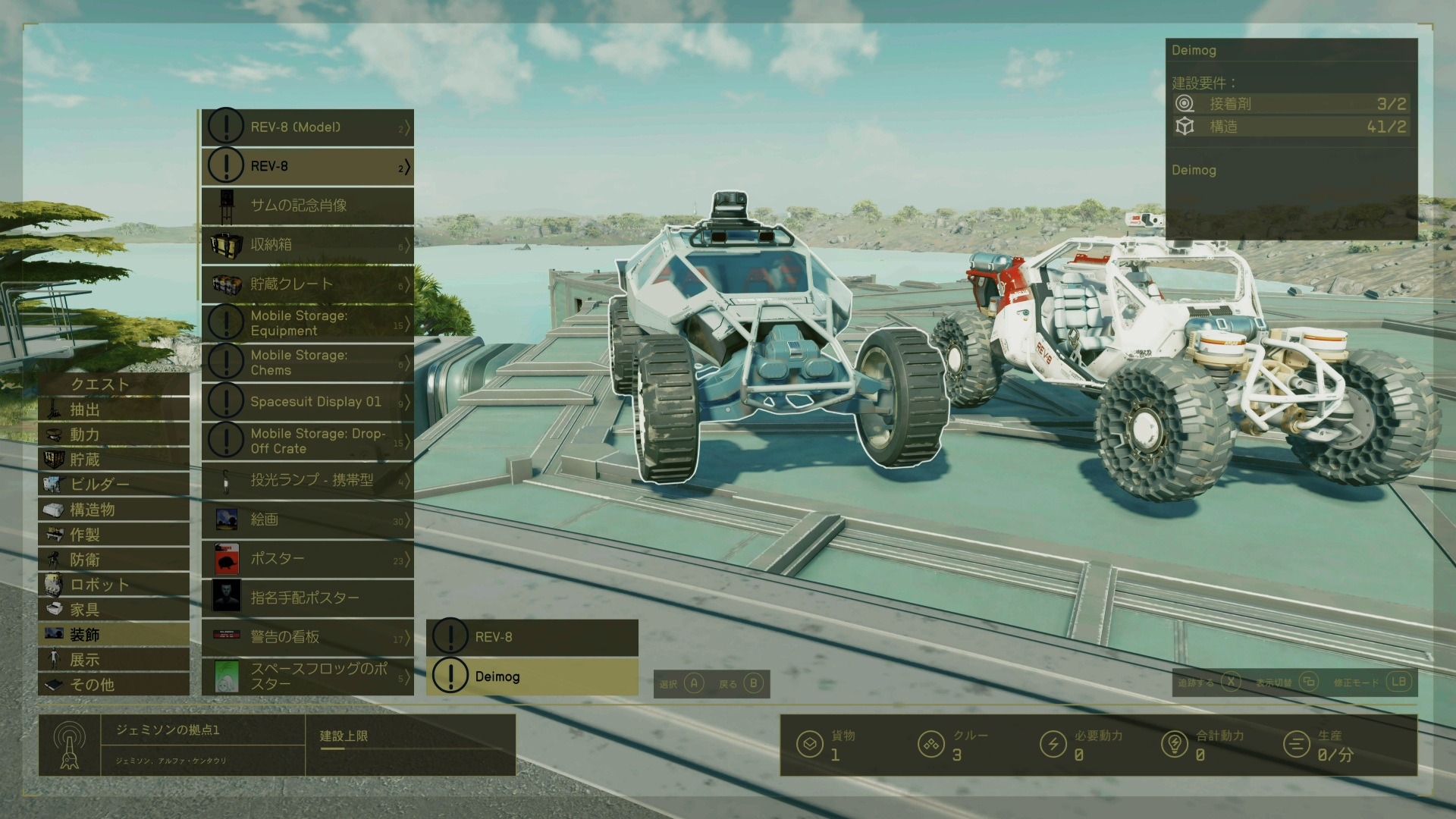
Task: Select the 貯蔵クレート crate entry
Action: (x=307, y=284)
